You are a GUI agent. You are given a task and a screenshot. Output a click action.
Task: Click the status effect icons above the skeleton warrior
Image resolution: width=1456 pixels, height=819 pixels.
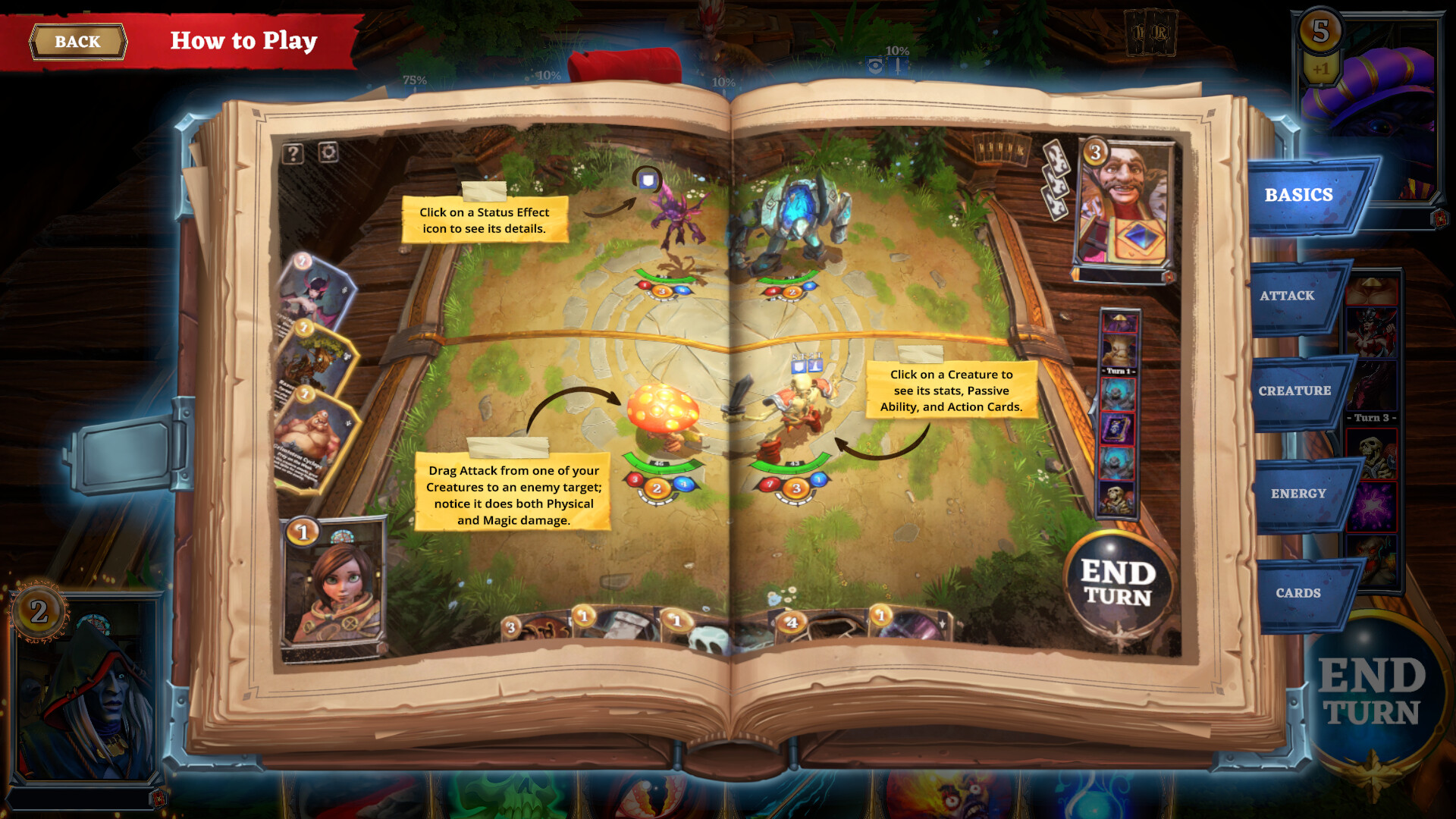807,366
